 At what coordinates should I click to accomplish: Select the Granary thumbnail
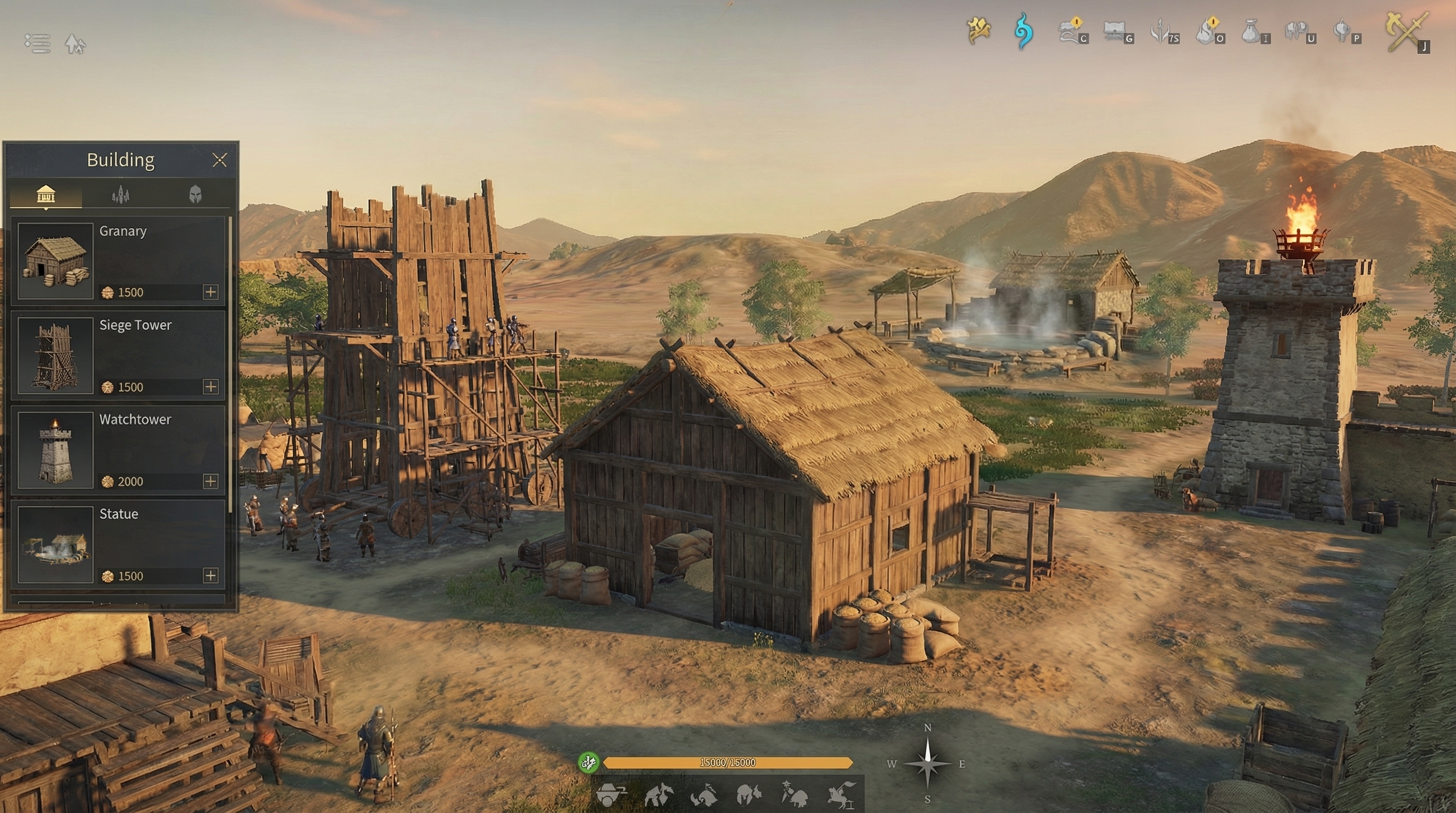(56, 260)
